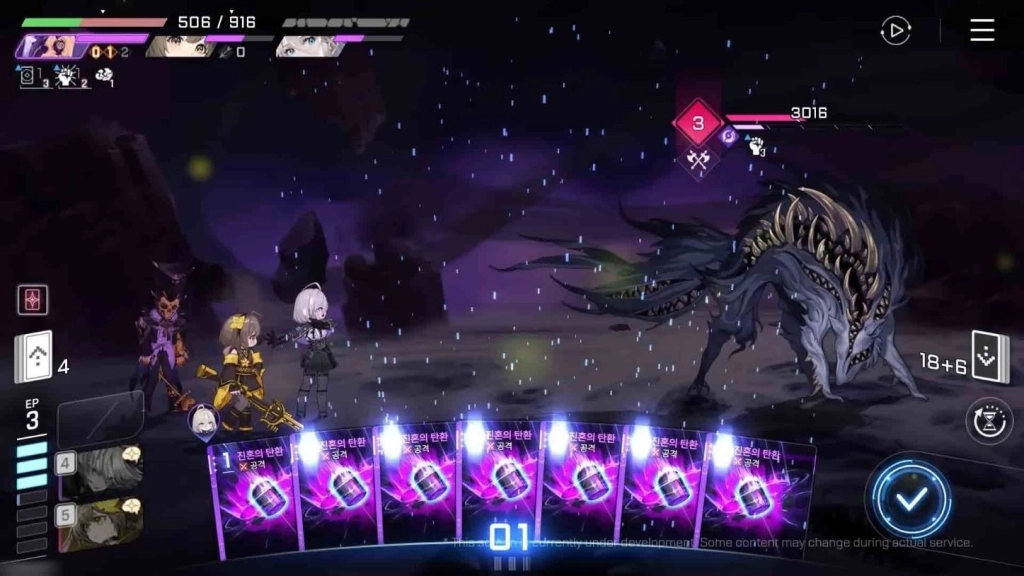Open the discard pile labeled 18+6
Image resolution: width=1024 pixels, height=576 pixels.
pos(990,357)
